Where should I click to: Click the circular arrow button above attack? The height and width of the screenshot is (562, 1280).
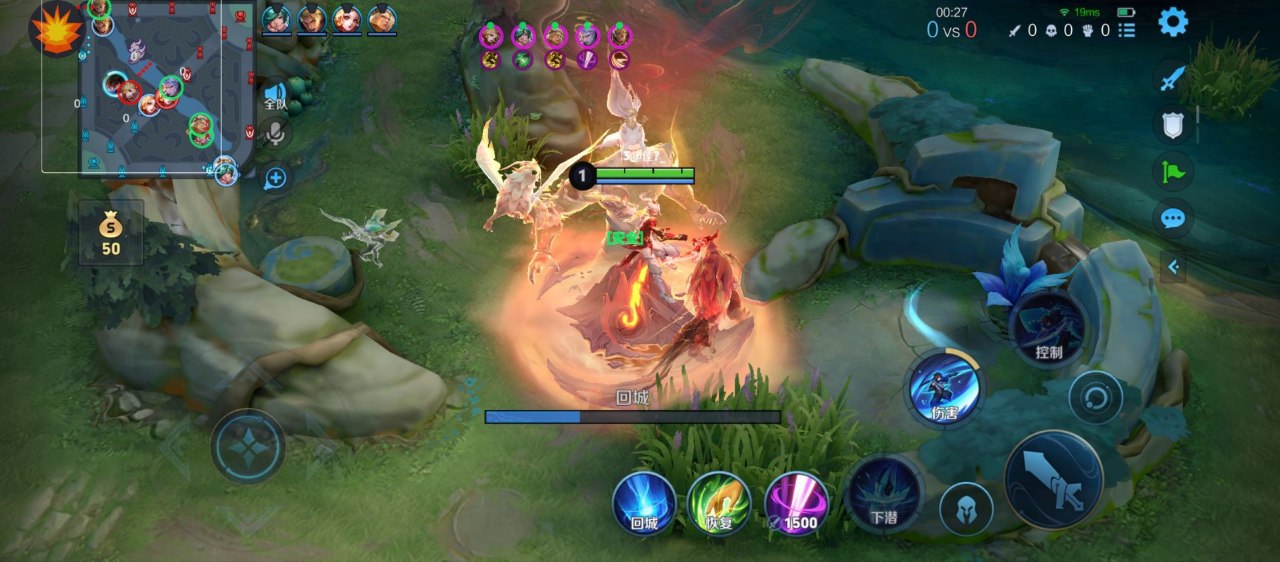(x=1095, y=398)
